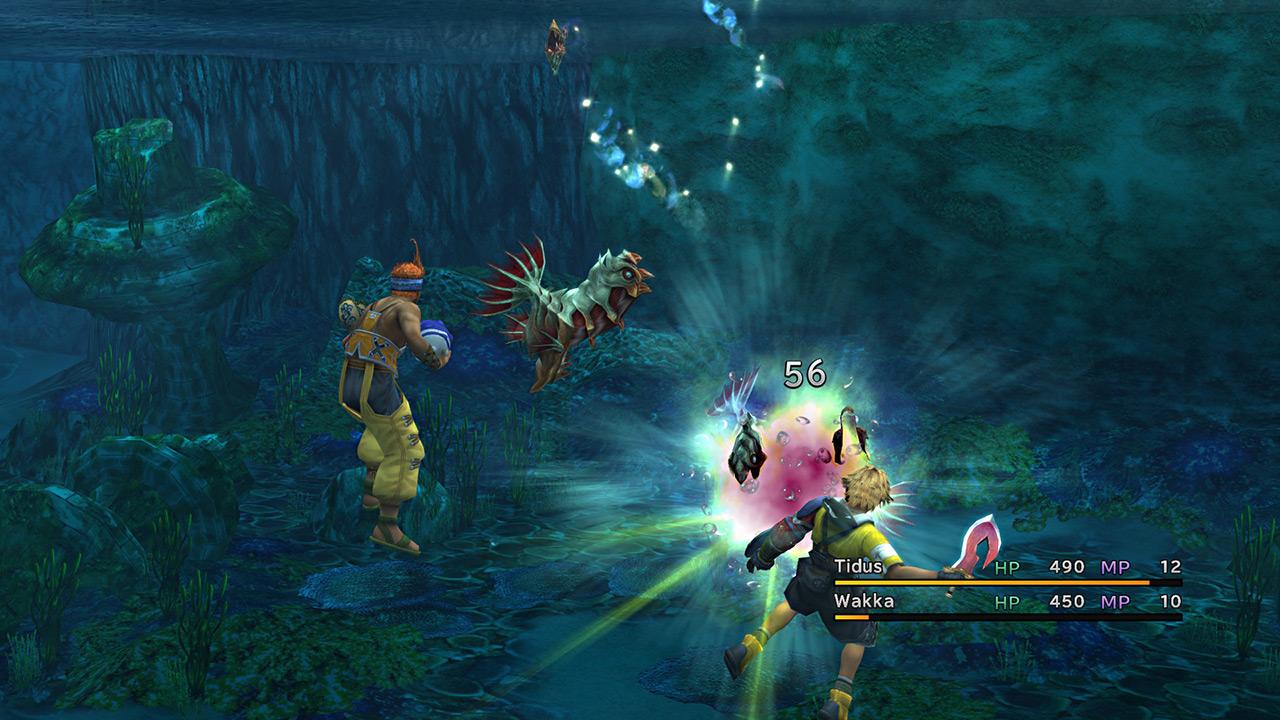Select Wakka in the party status list
Image resolution: width=1280 pixels, height=720 pixels.
[864, 601]
